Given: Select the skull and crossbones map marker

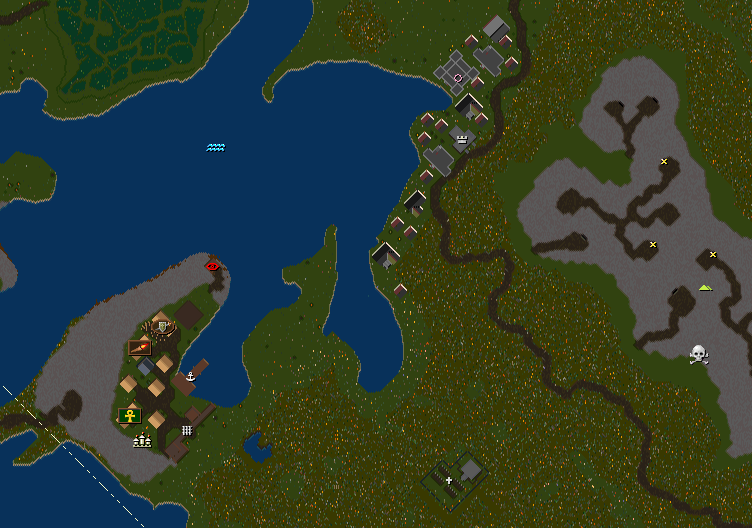Looking at the screenshot, I should click(x=699, y=354).
